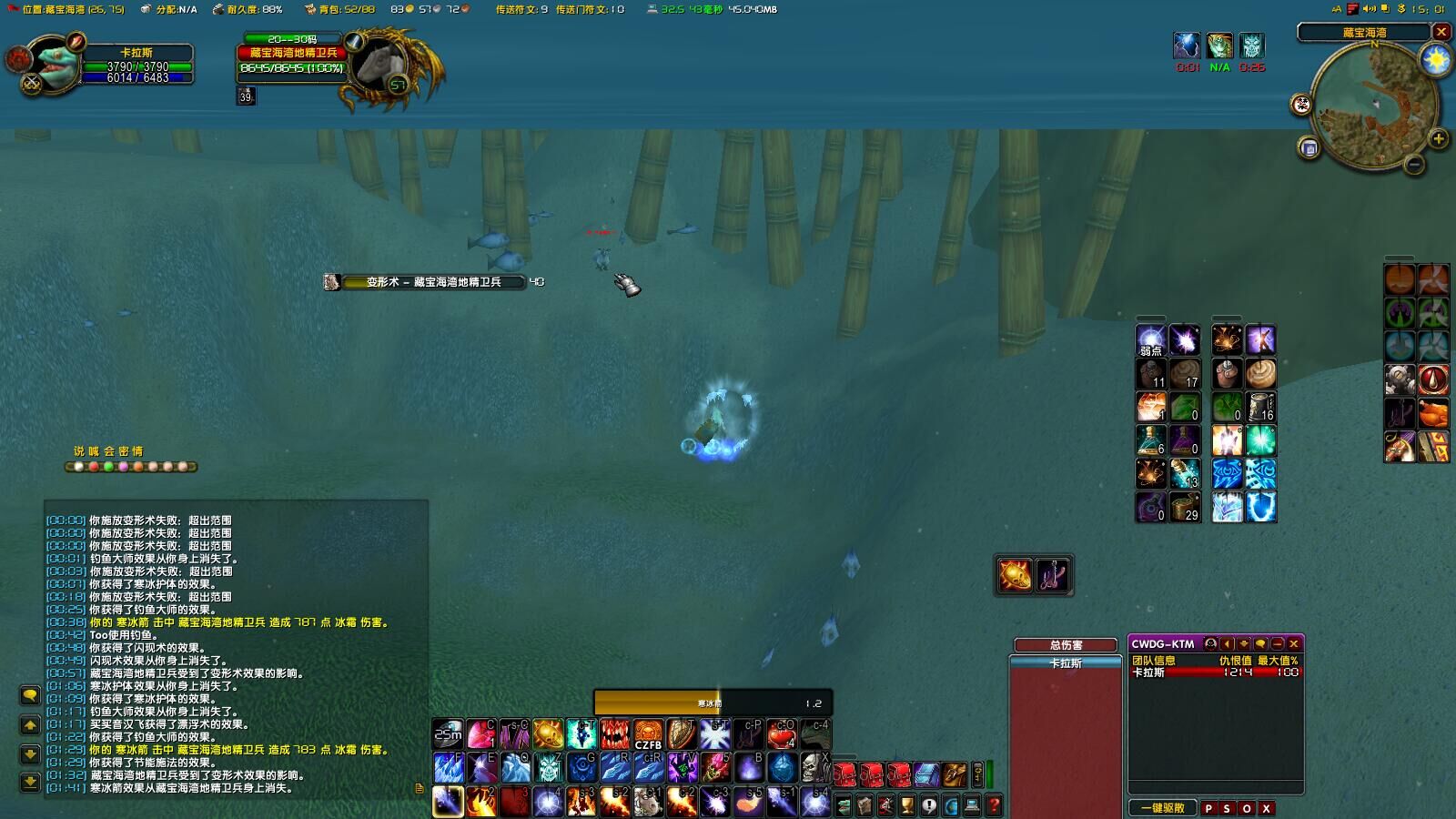
Task: Activate the sheep Polymorph spell on the hotbar
Action: [648, 802]
